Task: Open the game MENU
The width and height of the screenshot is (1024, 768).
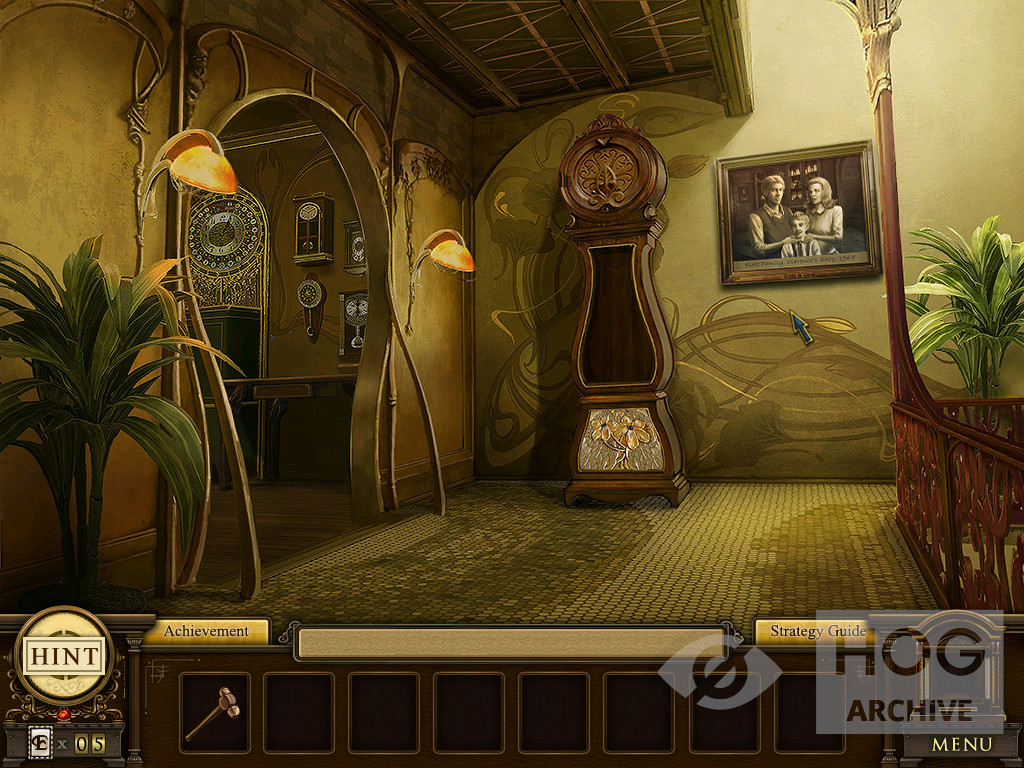Action: (x=961, y=744)
